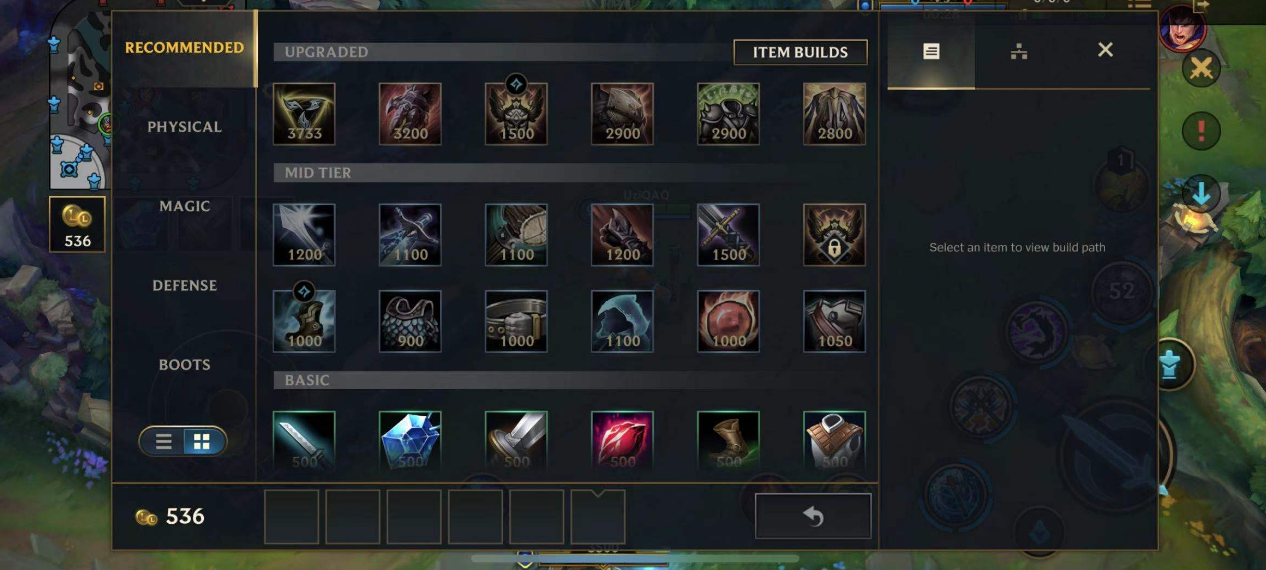Switch to the grid view layout
This screenshot has width=1266, height=570.
pos(201,441)
